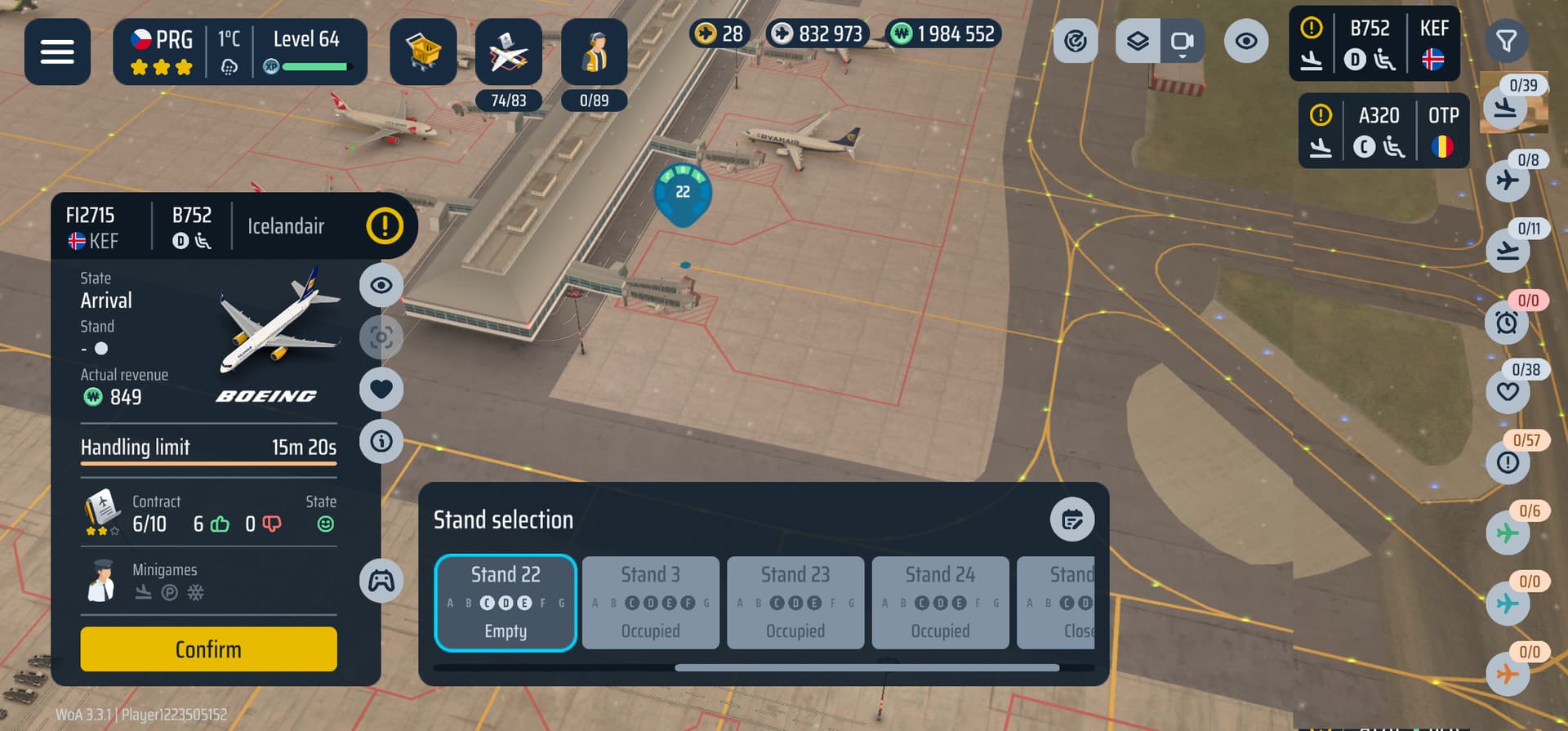Select the Stand 24 card
The height and width of the screenshot is (731, 1568).
(940, 603)
